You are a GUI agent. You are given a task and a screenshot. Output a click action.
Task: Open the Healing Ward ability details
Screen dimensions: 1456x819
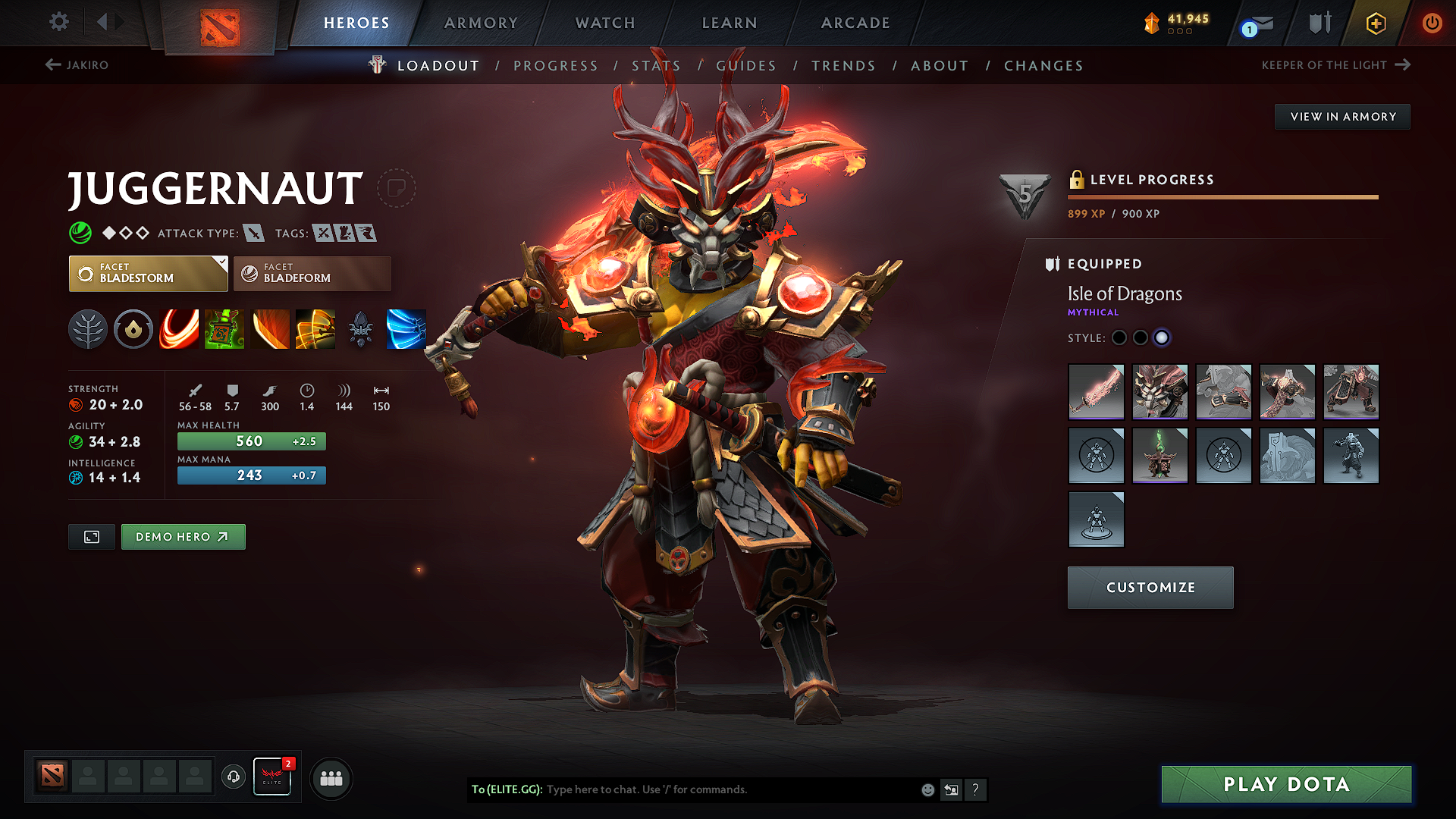point(224,329)
